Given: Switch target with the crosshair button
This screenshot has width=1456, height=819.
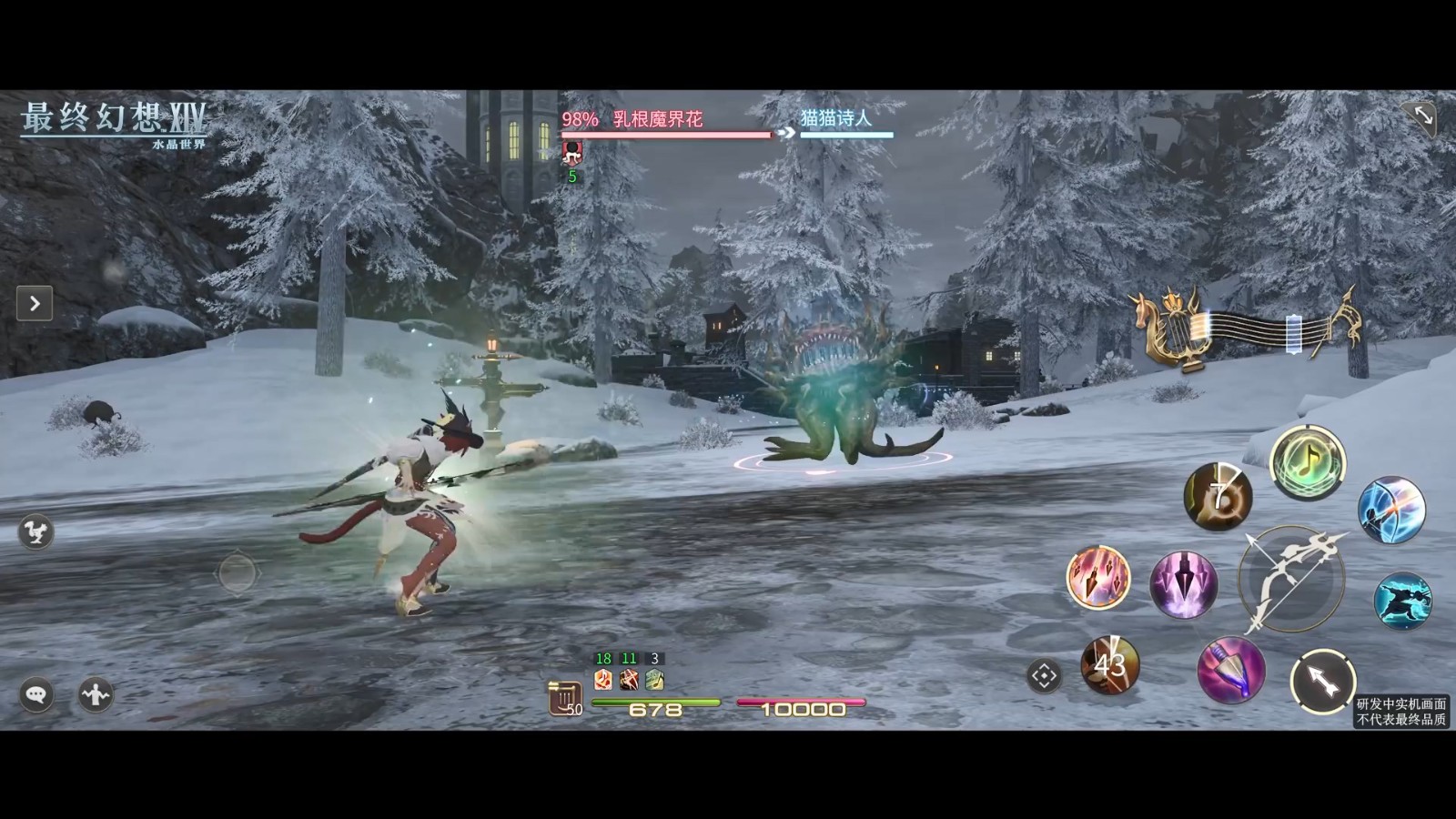Looking at the screenshot, I should tap(1044, 676).
